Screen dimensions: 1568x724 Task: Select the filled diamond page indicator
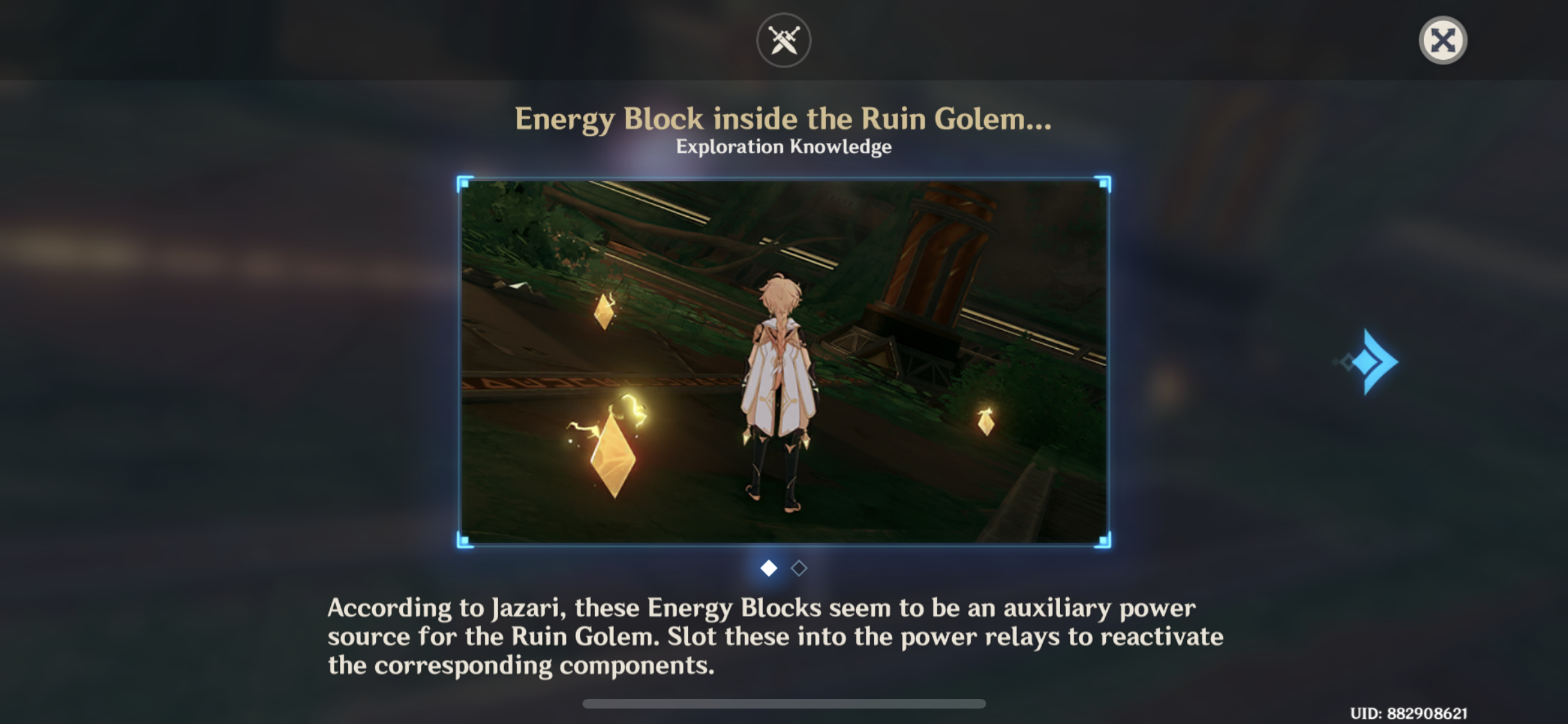pos(767,568)
